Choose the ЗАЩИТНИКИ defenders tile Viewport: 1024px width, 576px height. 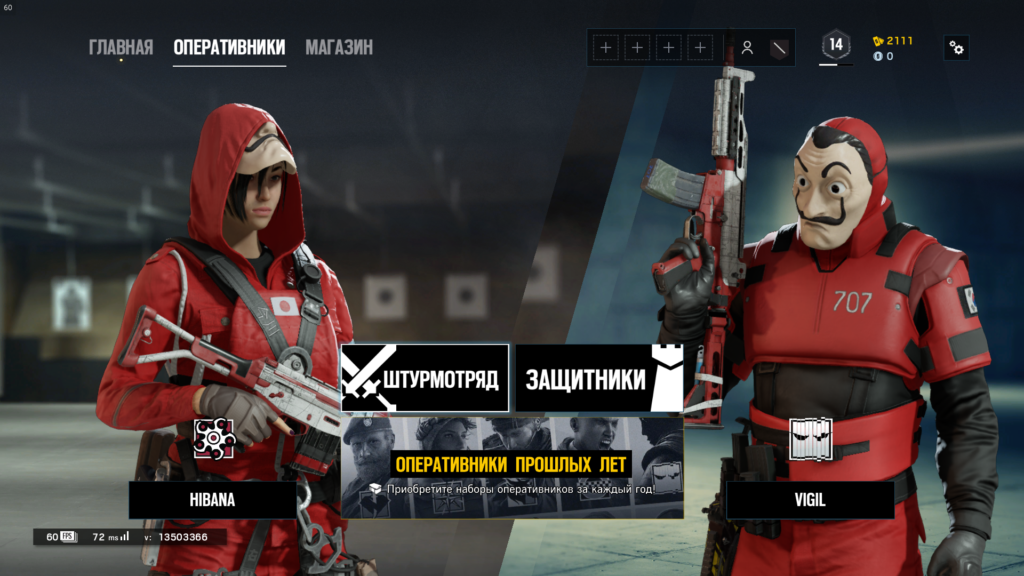click(x=599, y=378)
